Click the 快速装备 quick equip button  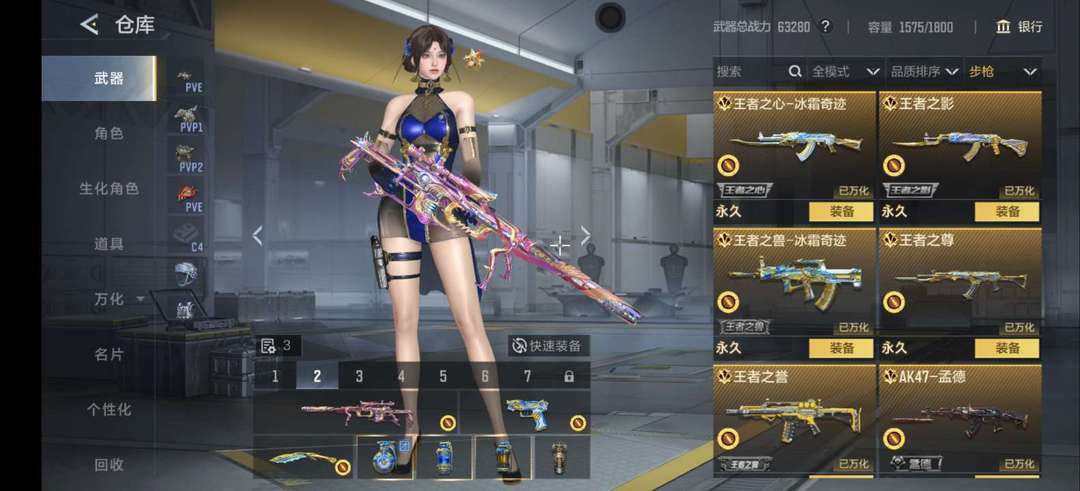click(547, 346)
